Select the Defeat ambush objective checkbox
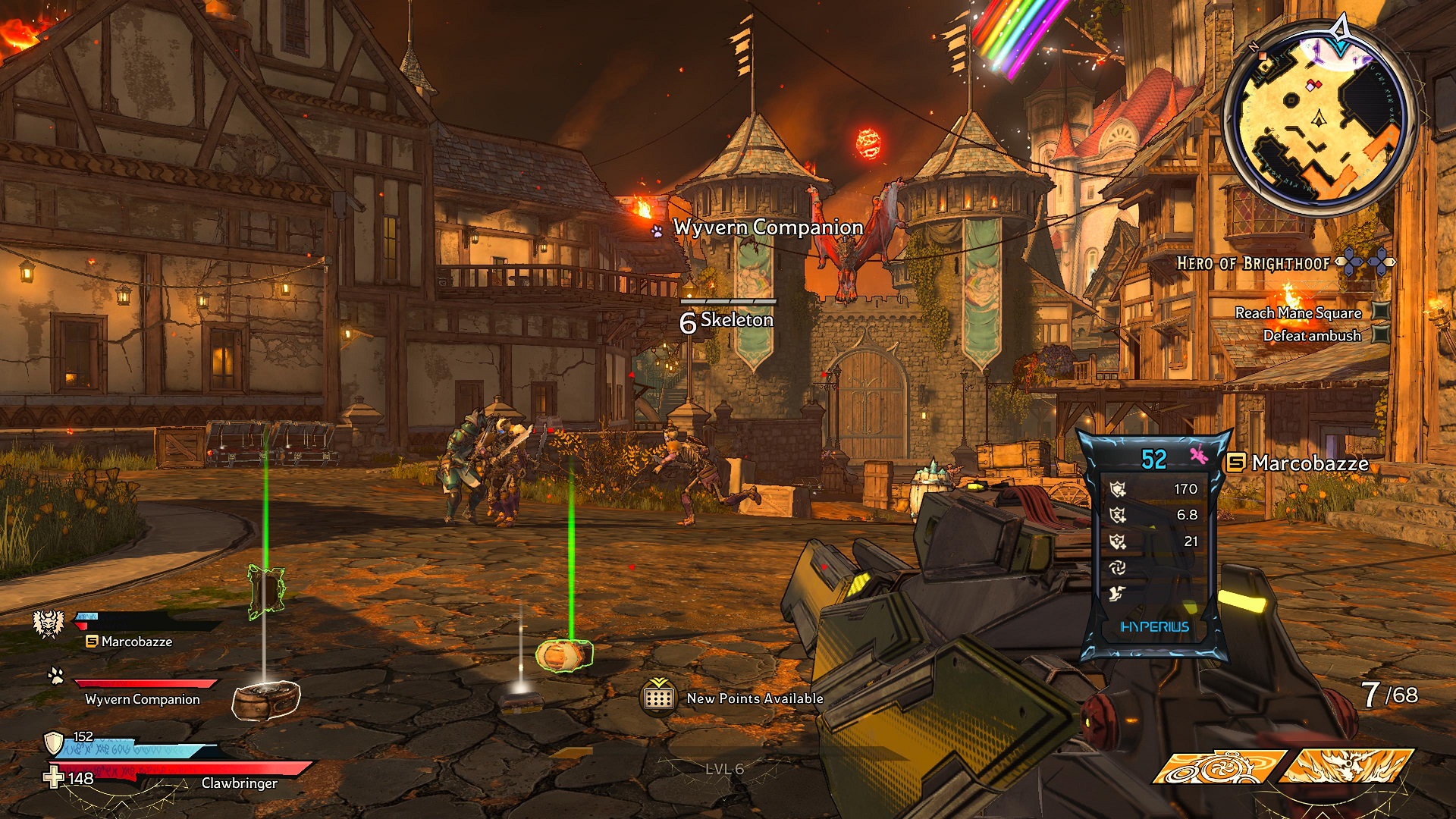 [1381, 334]
